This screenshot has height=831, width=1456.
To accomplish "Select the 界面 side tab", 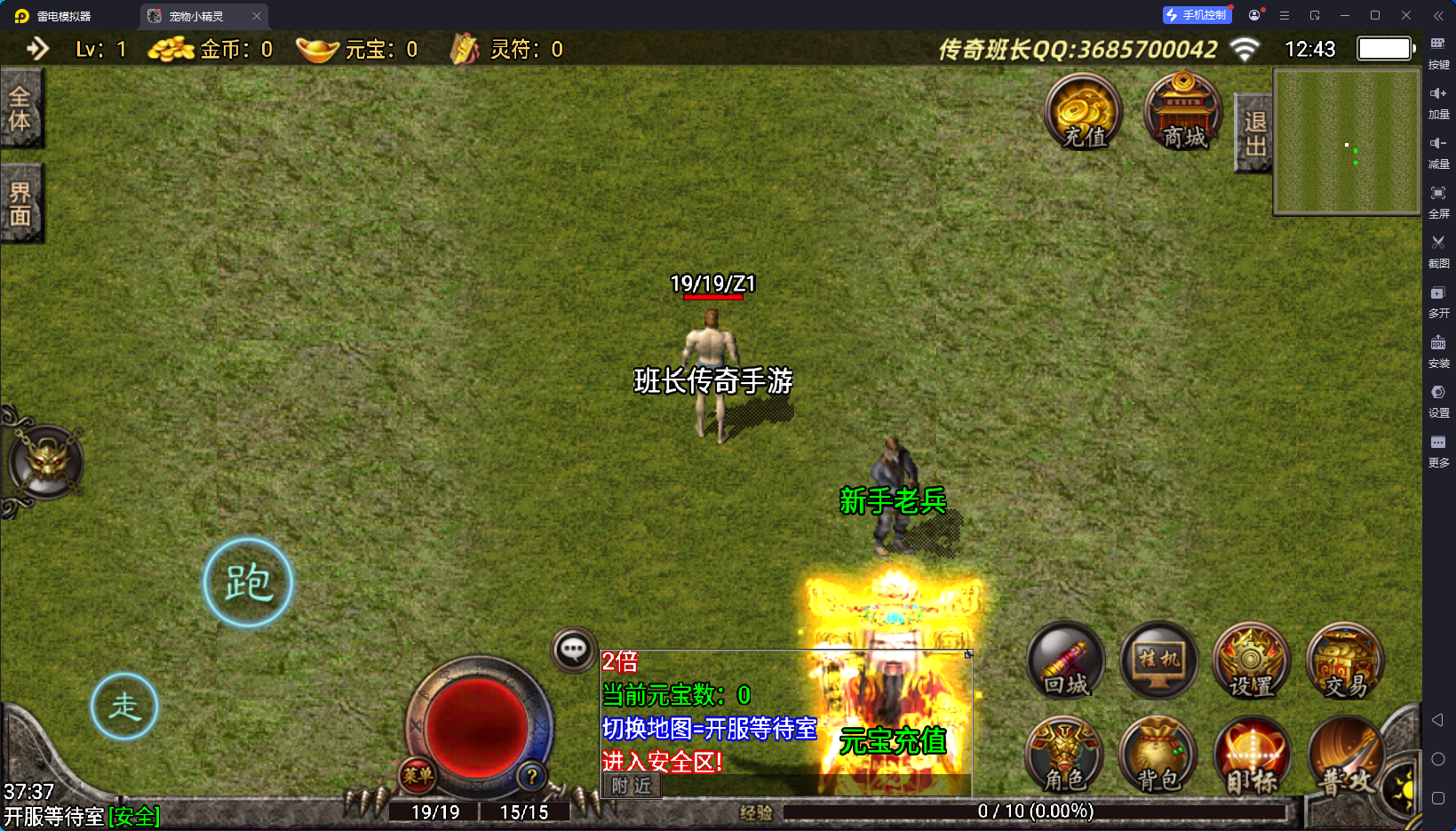I will pos(20,204).
